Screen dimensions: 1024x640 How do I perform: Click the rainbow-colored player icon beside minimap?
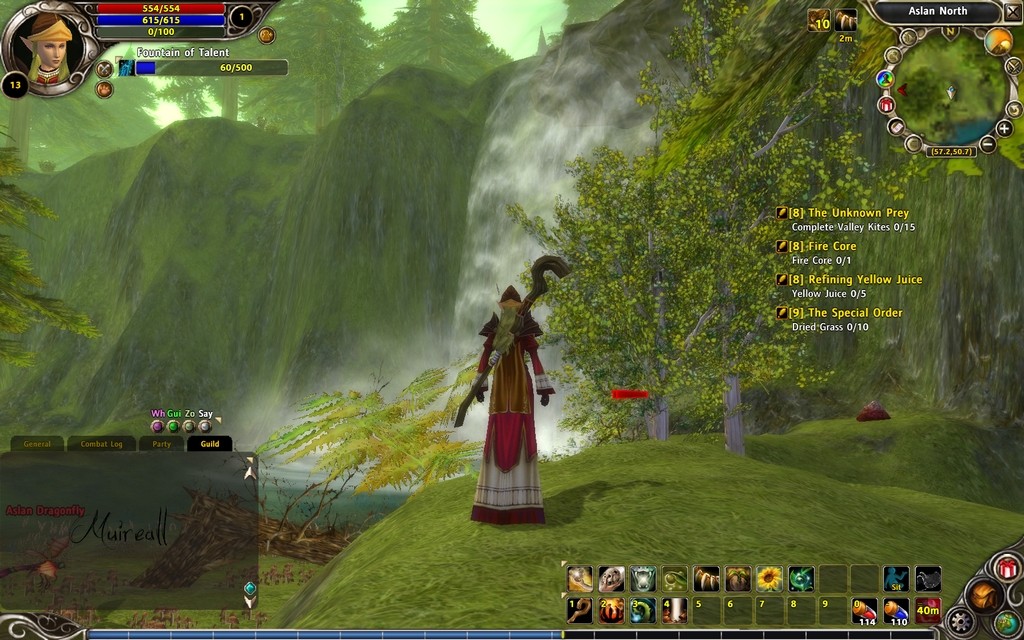[x=884, y=78]
